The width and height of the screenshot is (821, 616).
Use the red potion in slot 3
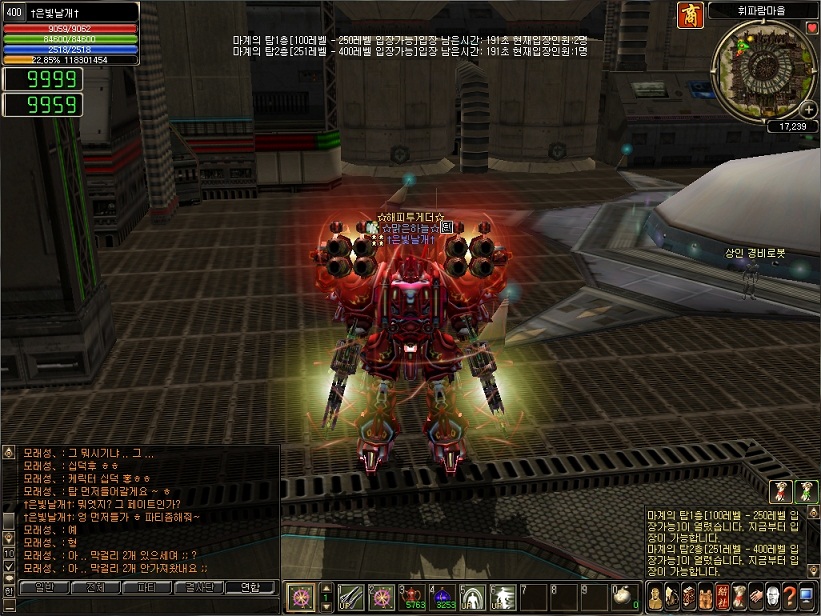pyautogui.click(x=414, y=596)
